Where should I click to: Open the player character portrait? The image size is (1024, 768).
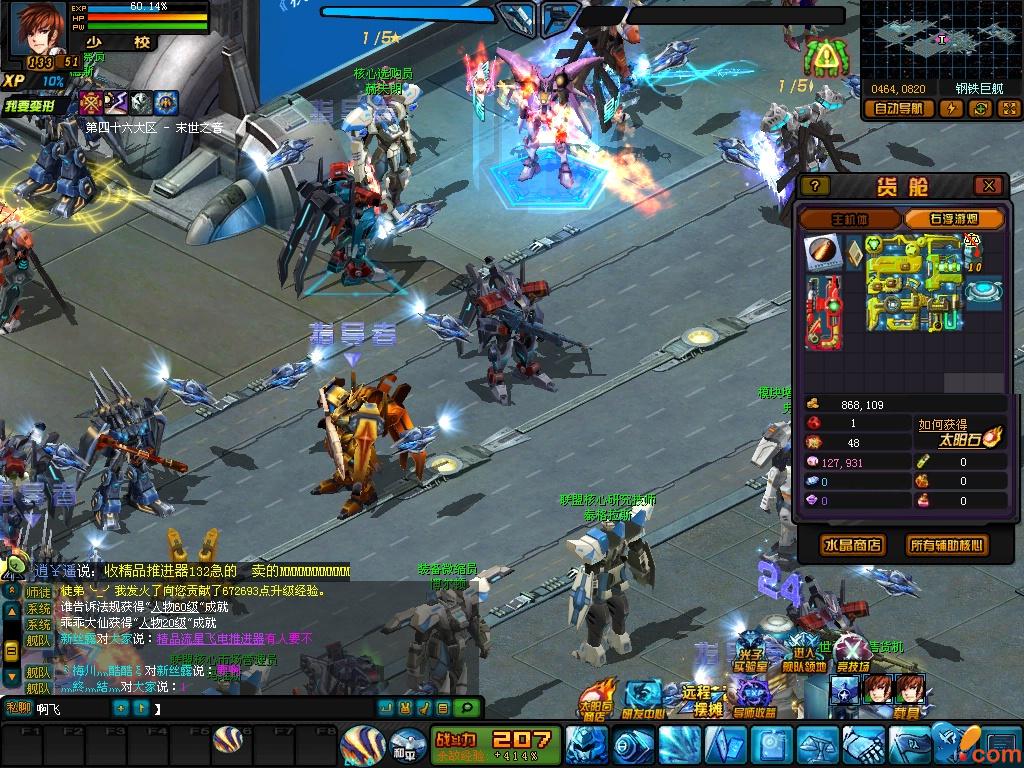point(37,27)
